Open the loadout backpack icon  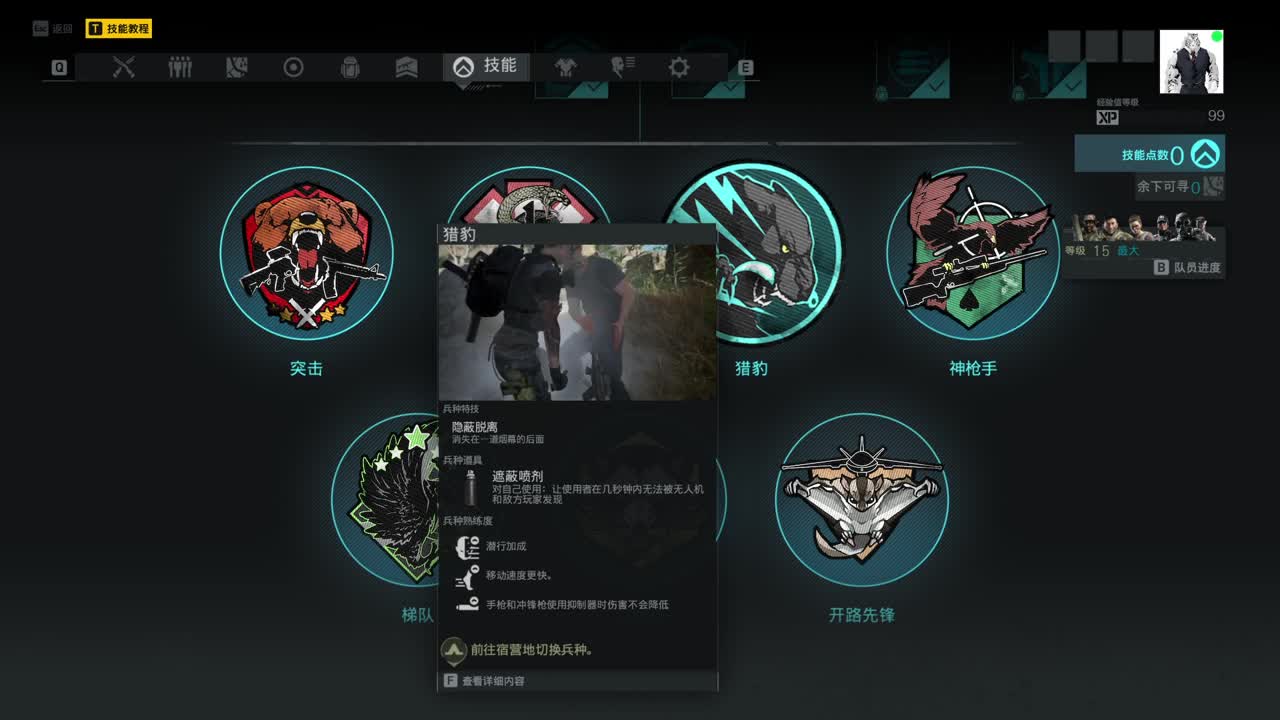click(x=350, y=67)
